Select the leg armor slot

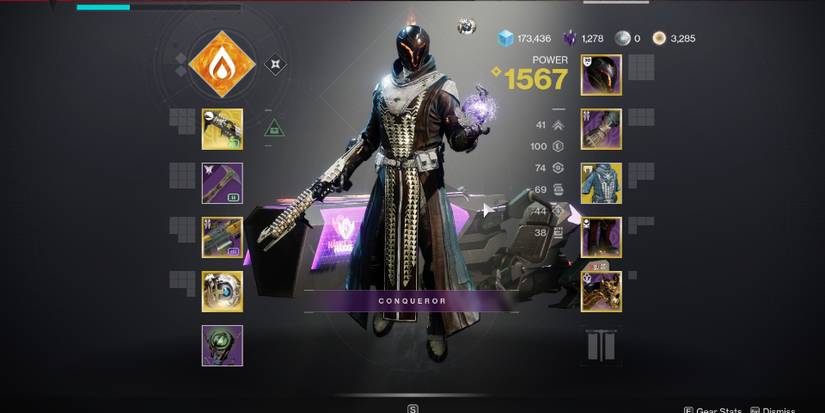coord(601,237)
